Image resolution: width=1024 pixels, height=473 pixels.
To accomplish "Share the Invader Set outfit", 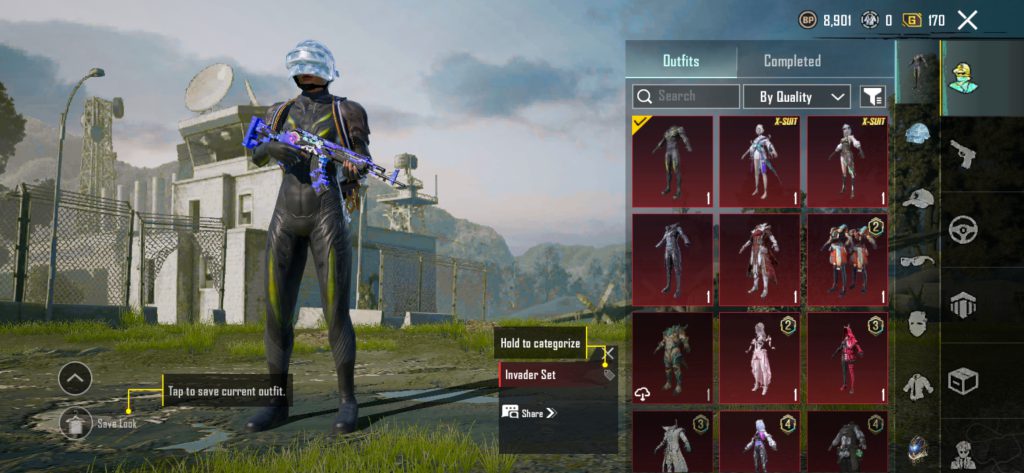I will (528, 412).
